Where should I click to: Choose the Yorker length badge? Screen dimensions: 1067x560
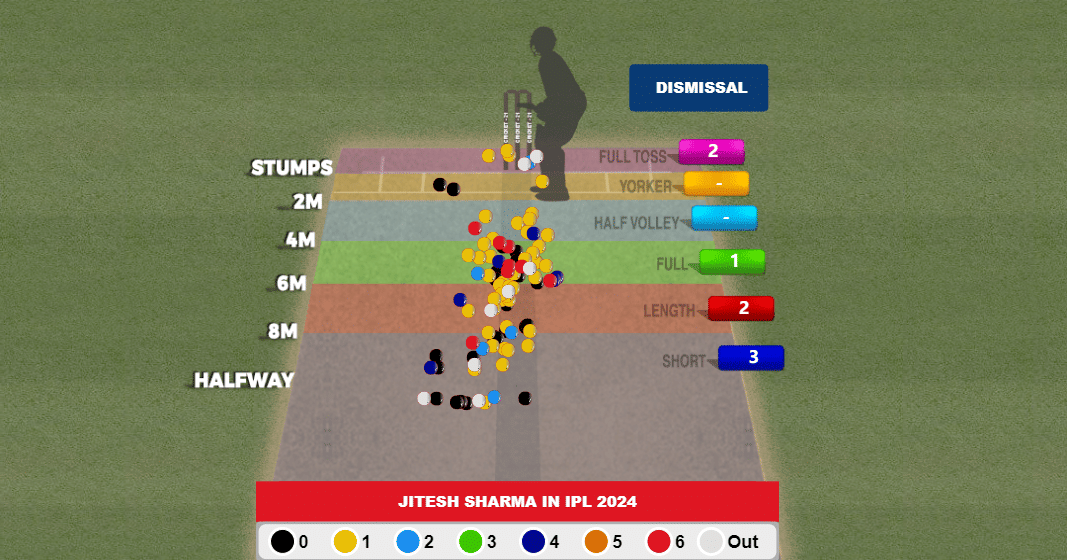[x=717, y=183]
